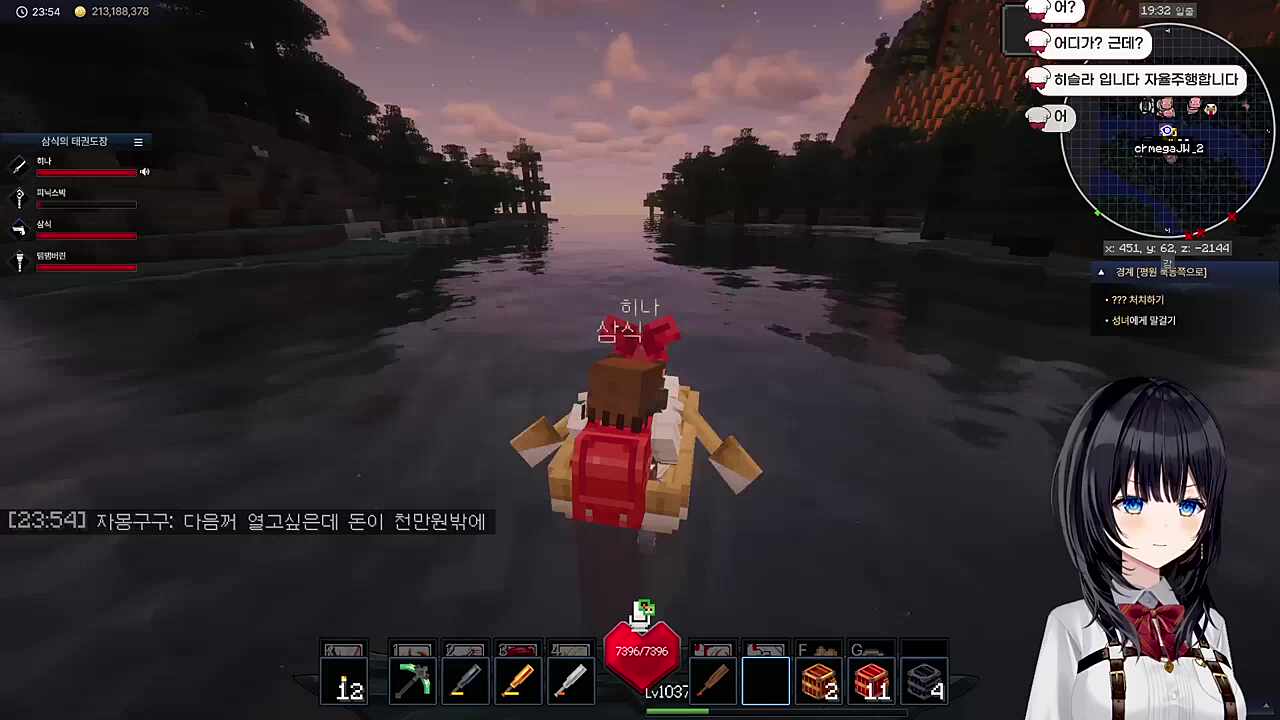1280x720 pixels.
Task: Select party member 탬탬버린 in the panel
Action: coord(51,255)
